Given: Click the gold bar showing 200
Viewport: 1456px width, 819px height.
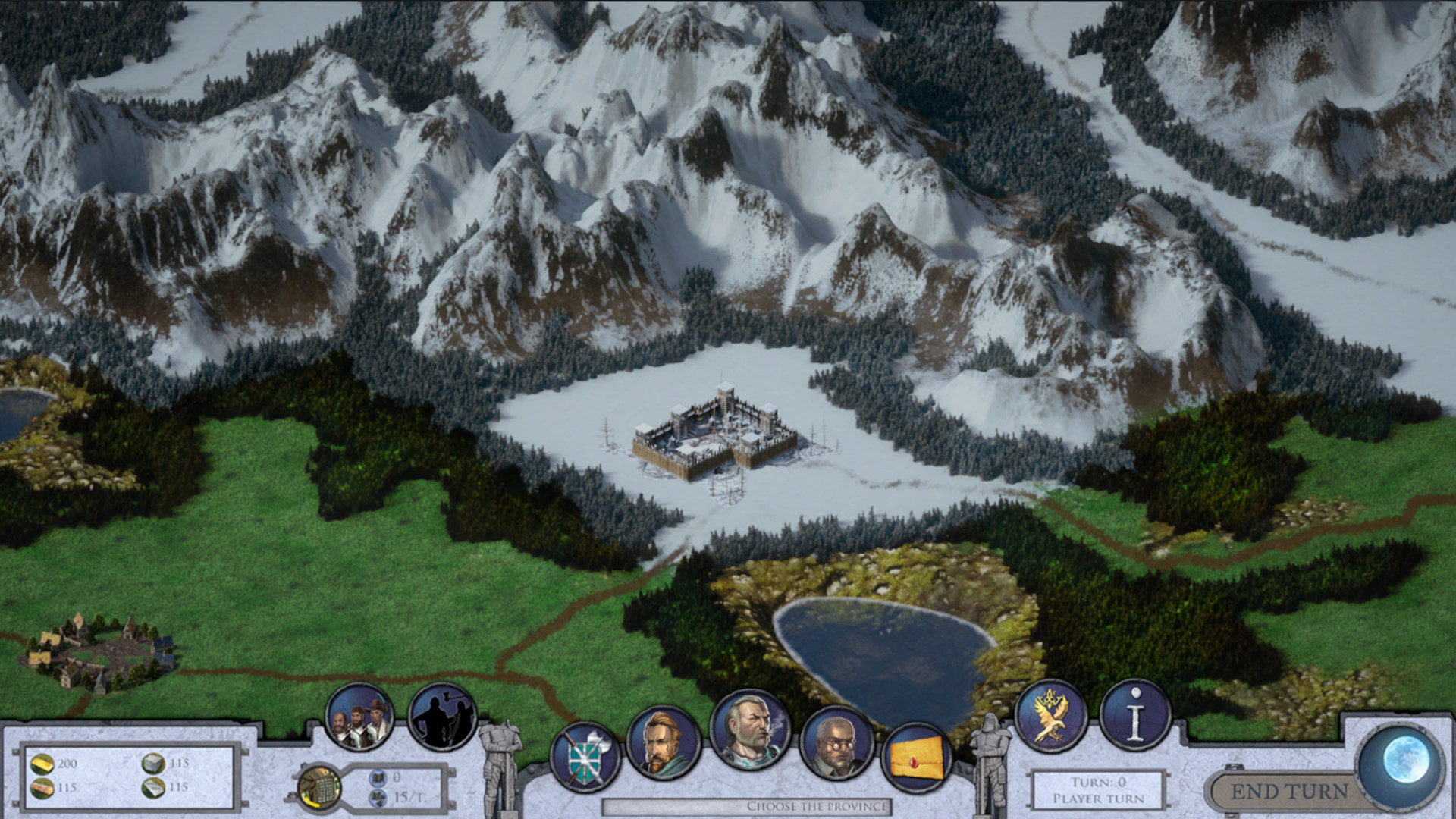Looking at the screenshot, I should [x=42, y=764].
